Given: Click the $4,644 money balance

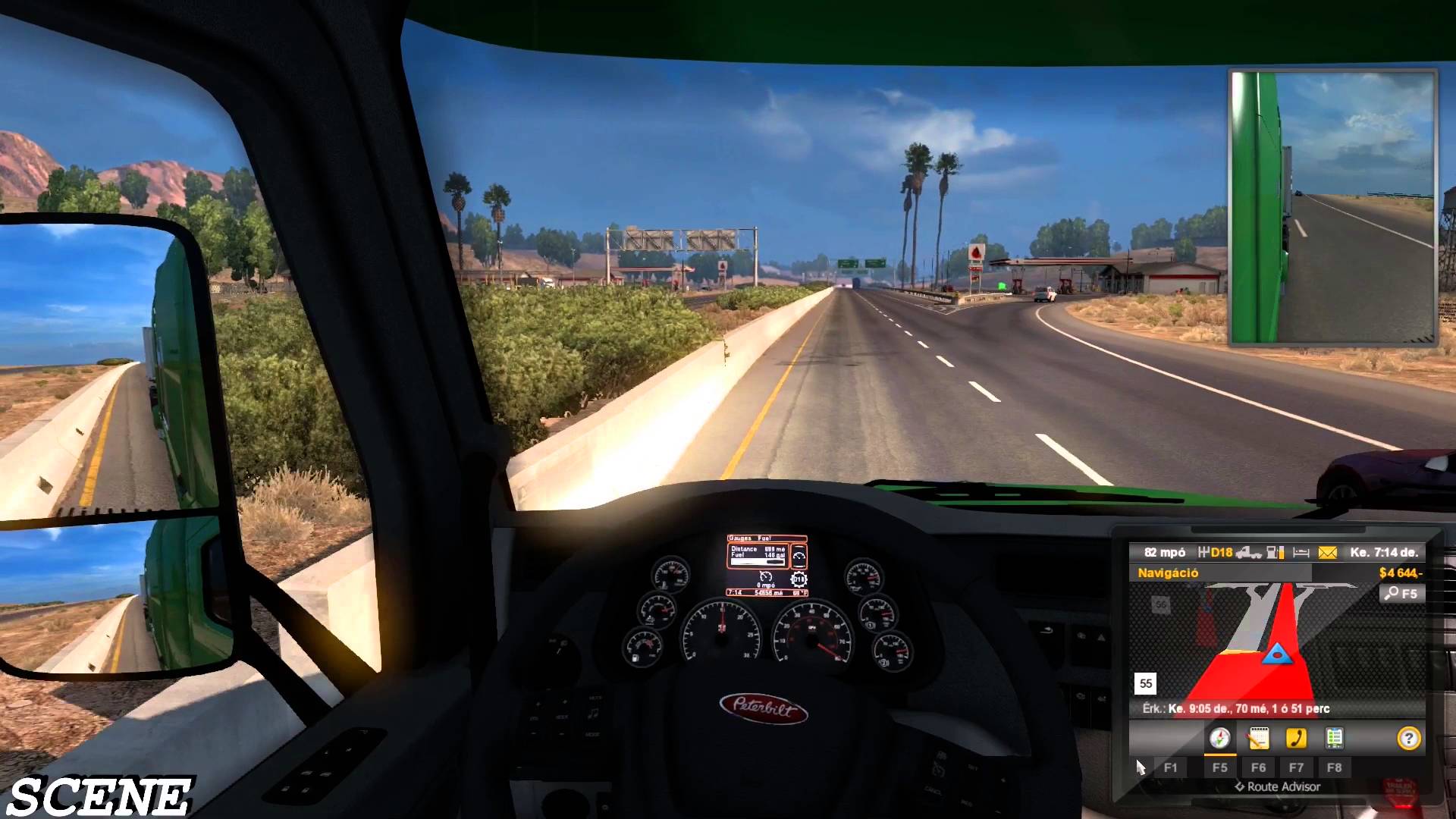Looking at the screenshot, I should coord(1399,573).
